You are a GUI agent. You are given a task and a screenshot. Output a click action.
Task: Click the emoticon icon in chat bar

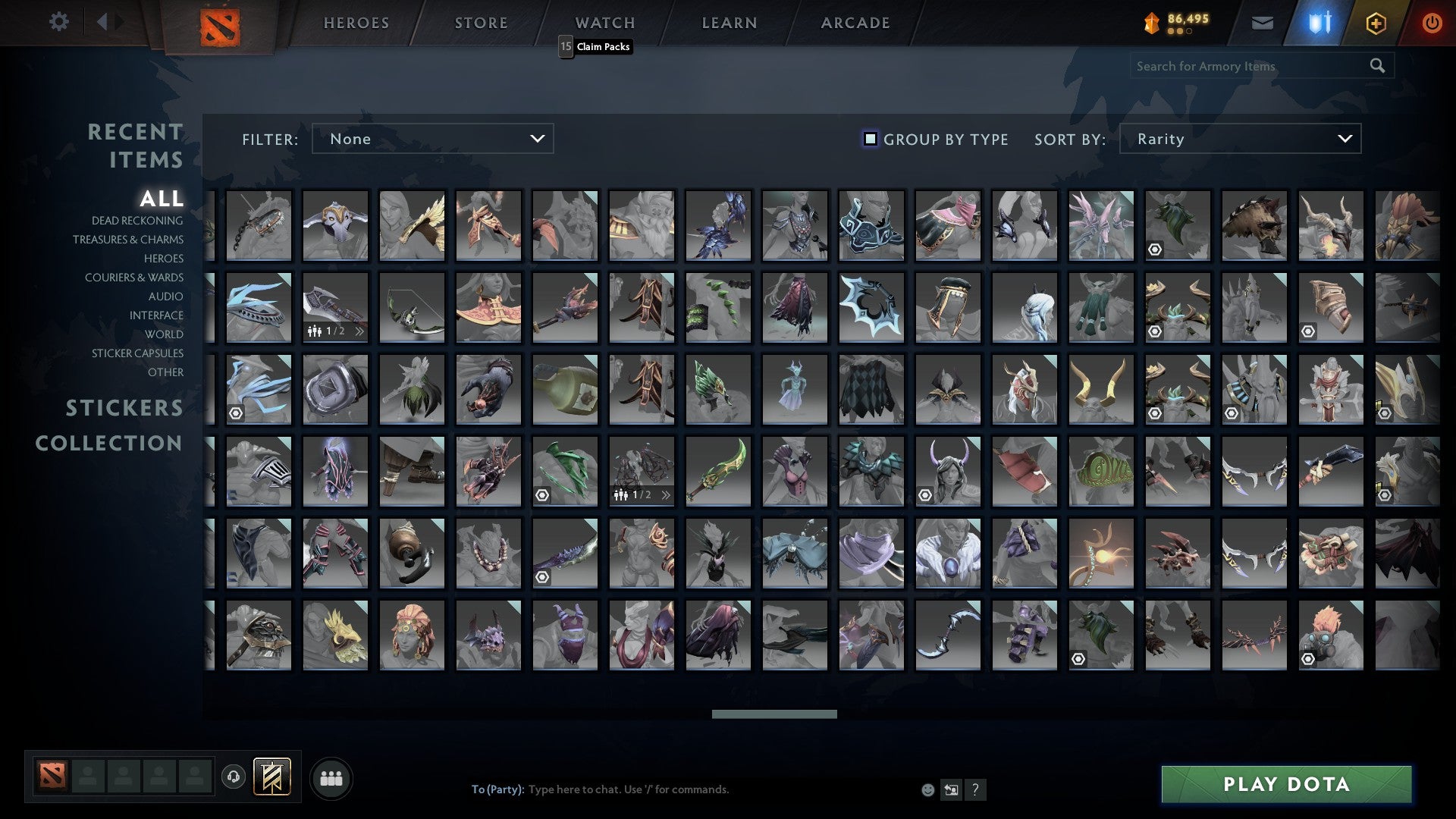coord(927,789)
